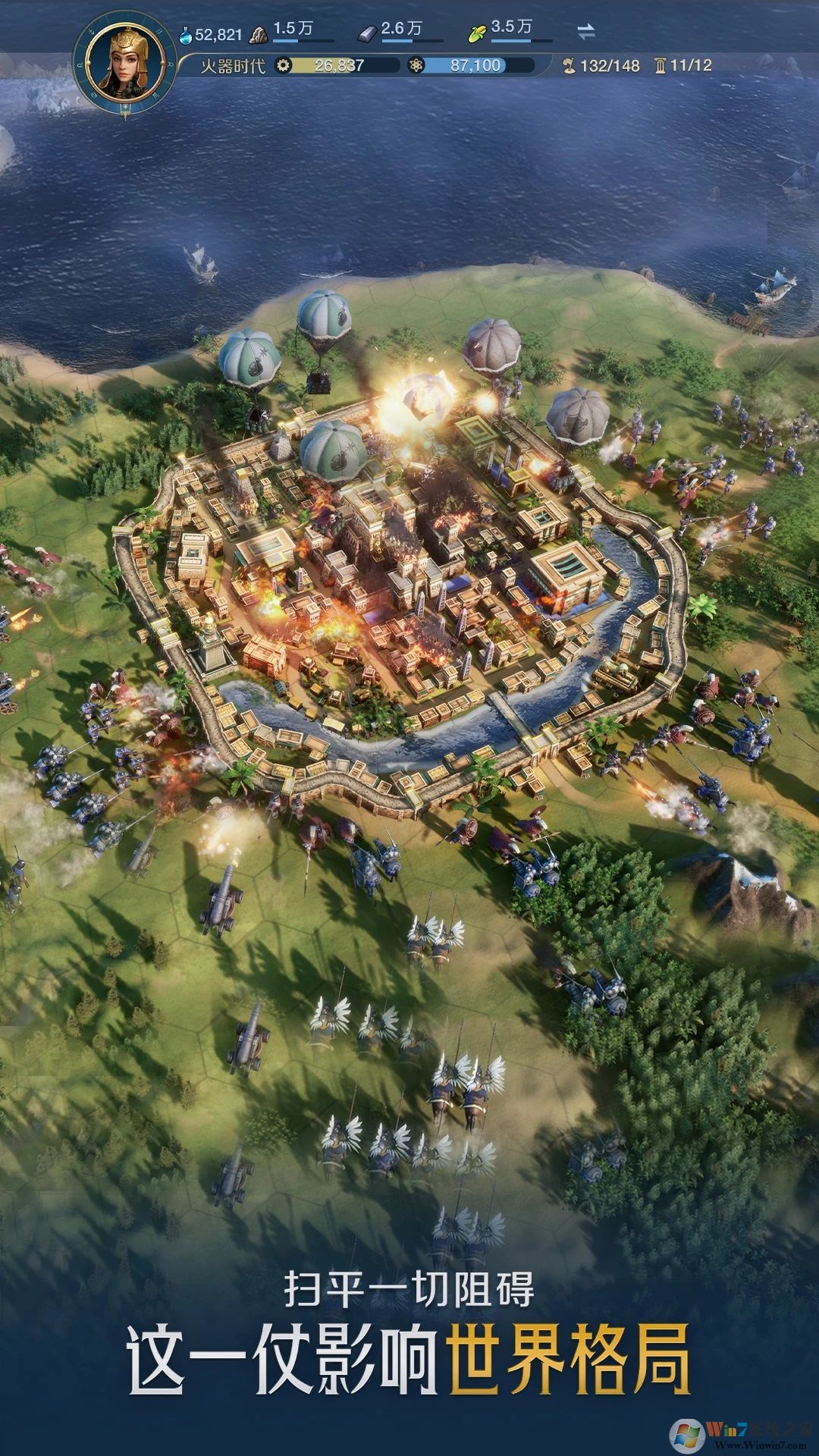Tap the population icon showing 132/148
The image size is (819, 1456).
[570, 66]
